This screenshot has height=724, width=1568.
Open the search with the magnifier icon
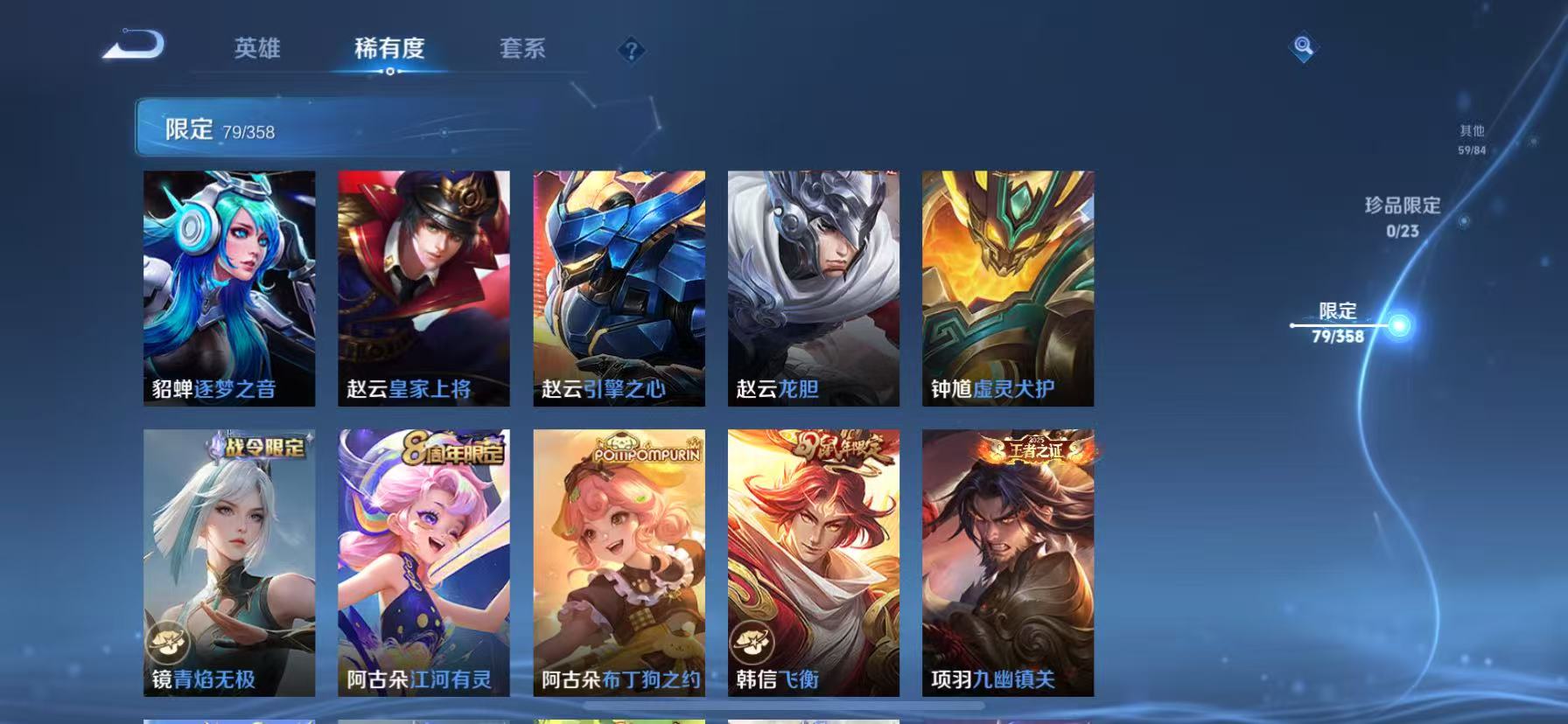coord(1301,48)
